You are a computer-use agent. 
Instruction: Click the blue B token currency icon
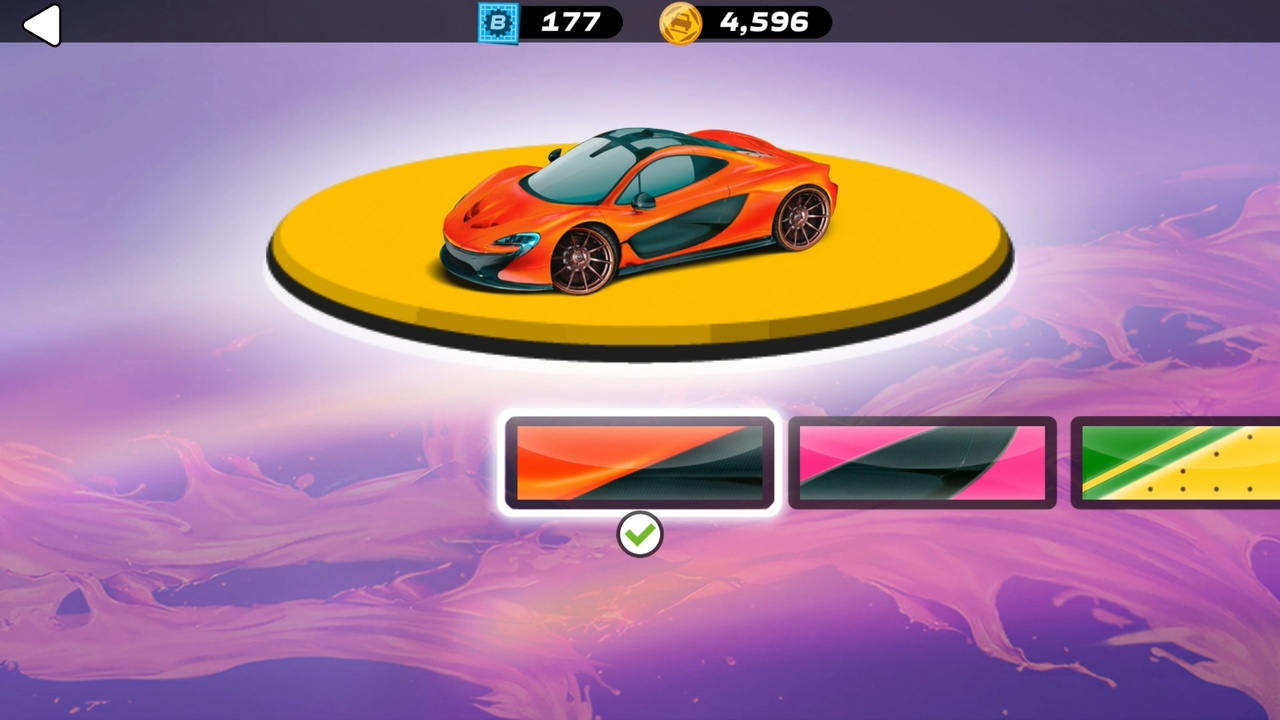tap(499, 22)
